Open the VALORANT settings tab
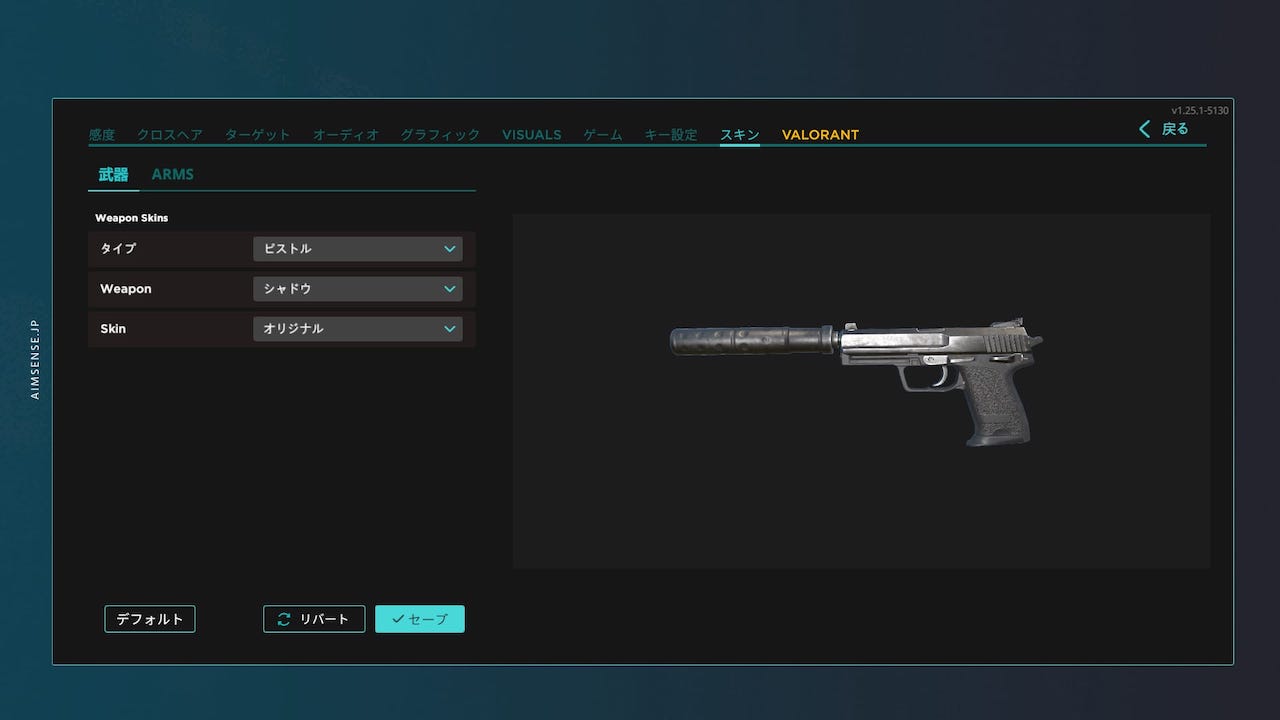Image resolution: width=1280 pixels, height=720 pixels. tap(819, 134)
